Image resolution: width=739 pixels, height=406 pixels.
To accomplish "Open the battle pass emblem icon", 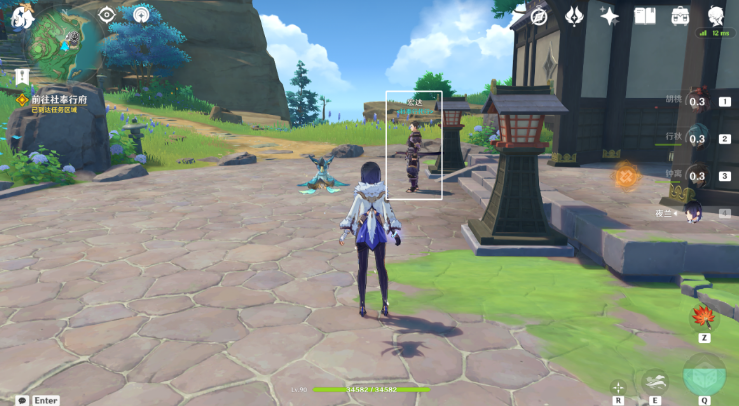I will point(574,16).
